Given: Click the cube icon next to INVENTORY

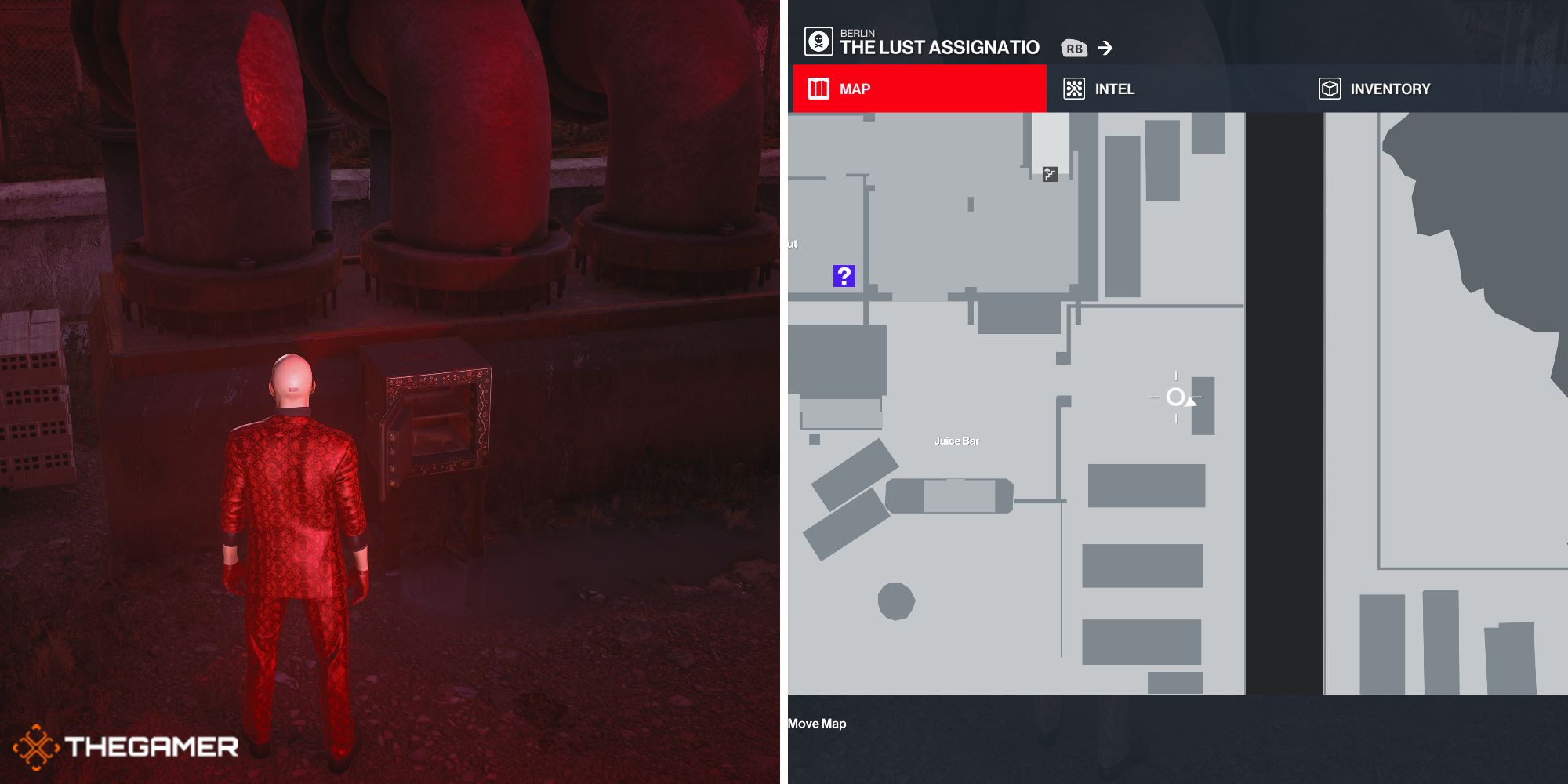Looking at the screenshot, I should pos(1328,89).
